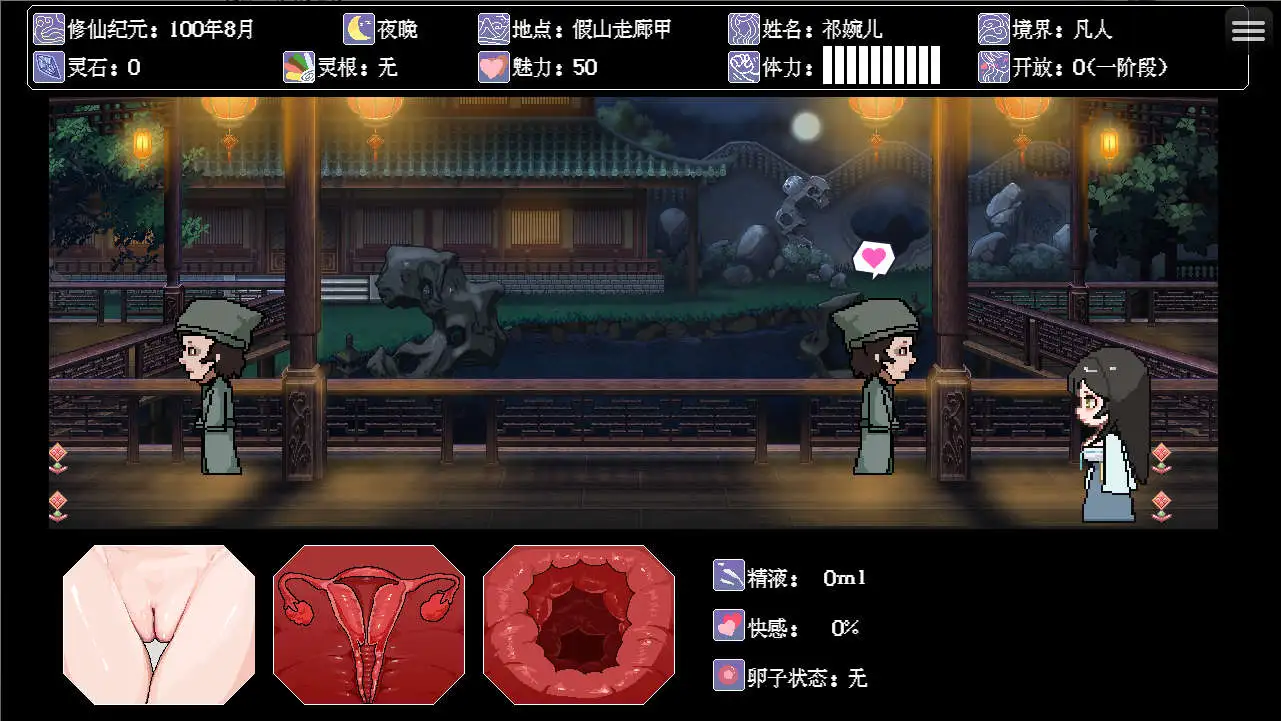This screenshot has width=1281, height=721.
Task: Click the top-left flower marker on the walkway
Action: [58, 456]
